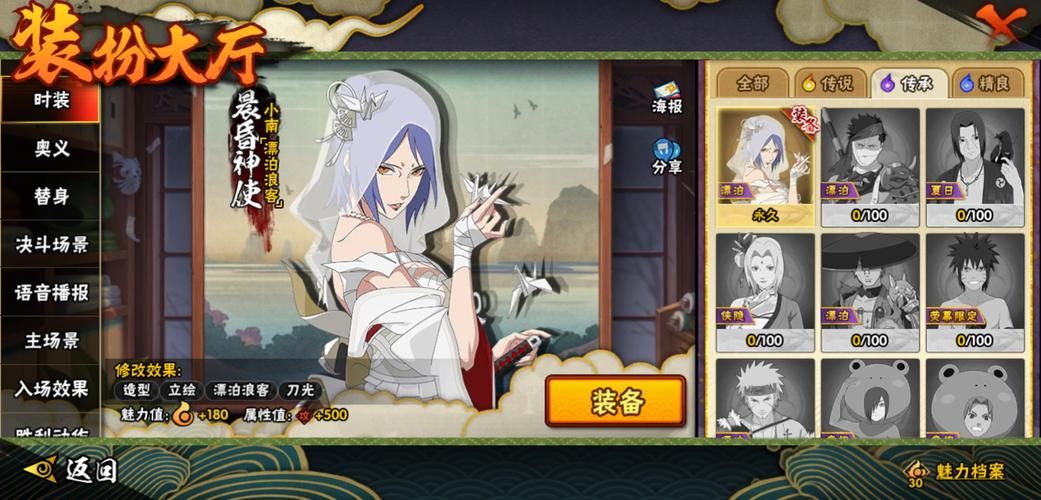Switch to the 传说 tab
Screen dimensions: 1041x500
[x=831, y=83]
